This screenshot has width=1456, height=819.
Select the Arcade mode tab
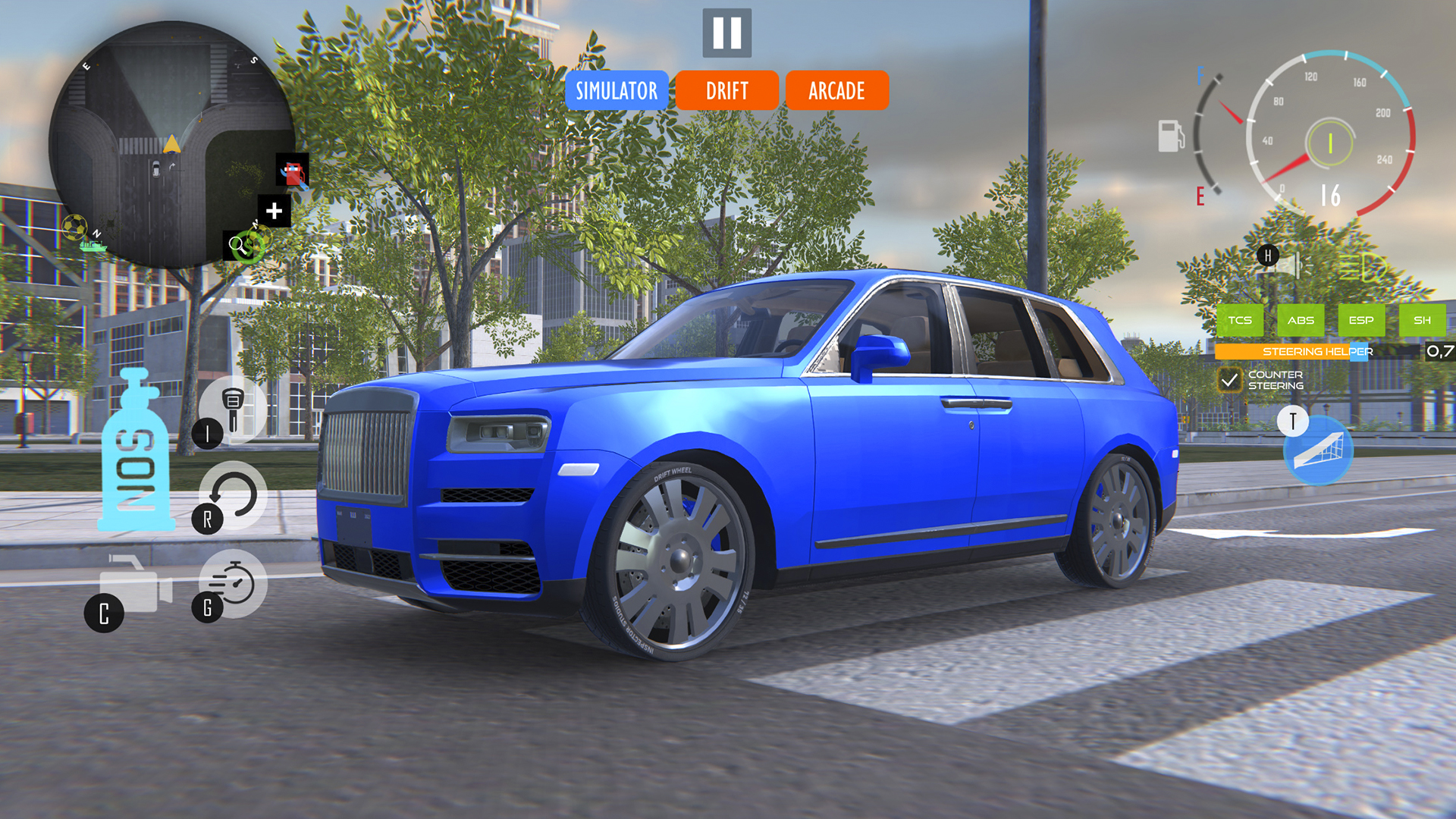(x=837, y=91)
